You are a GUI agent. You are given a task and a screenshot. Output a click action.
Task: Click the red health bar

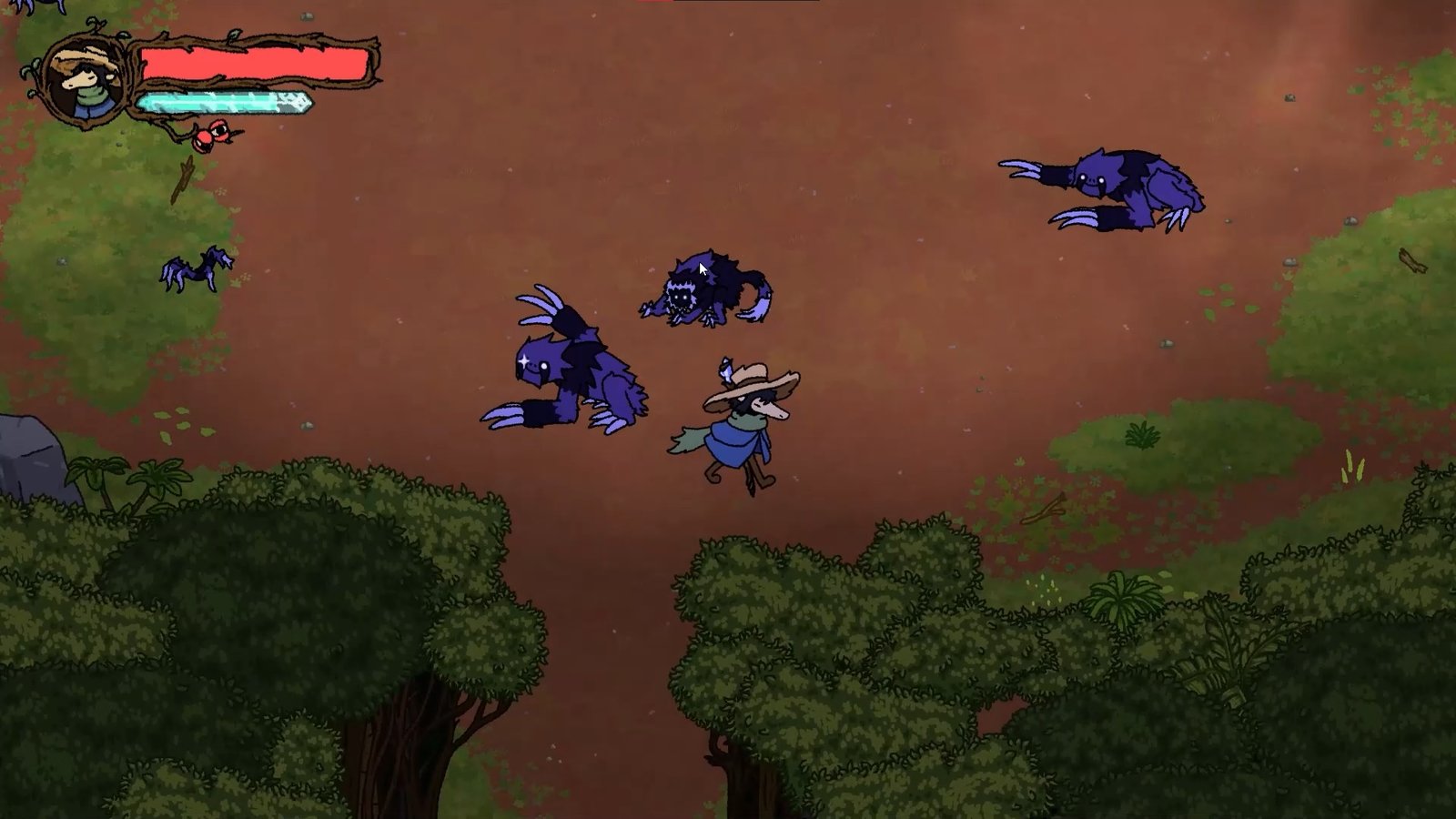[255, 64]
